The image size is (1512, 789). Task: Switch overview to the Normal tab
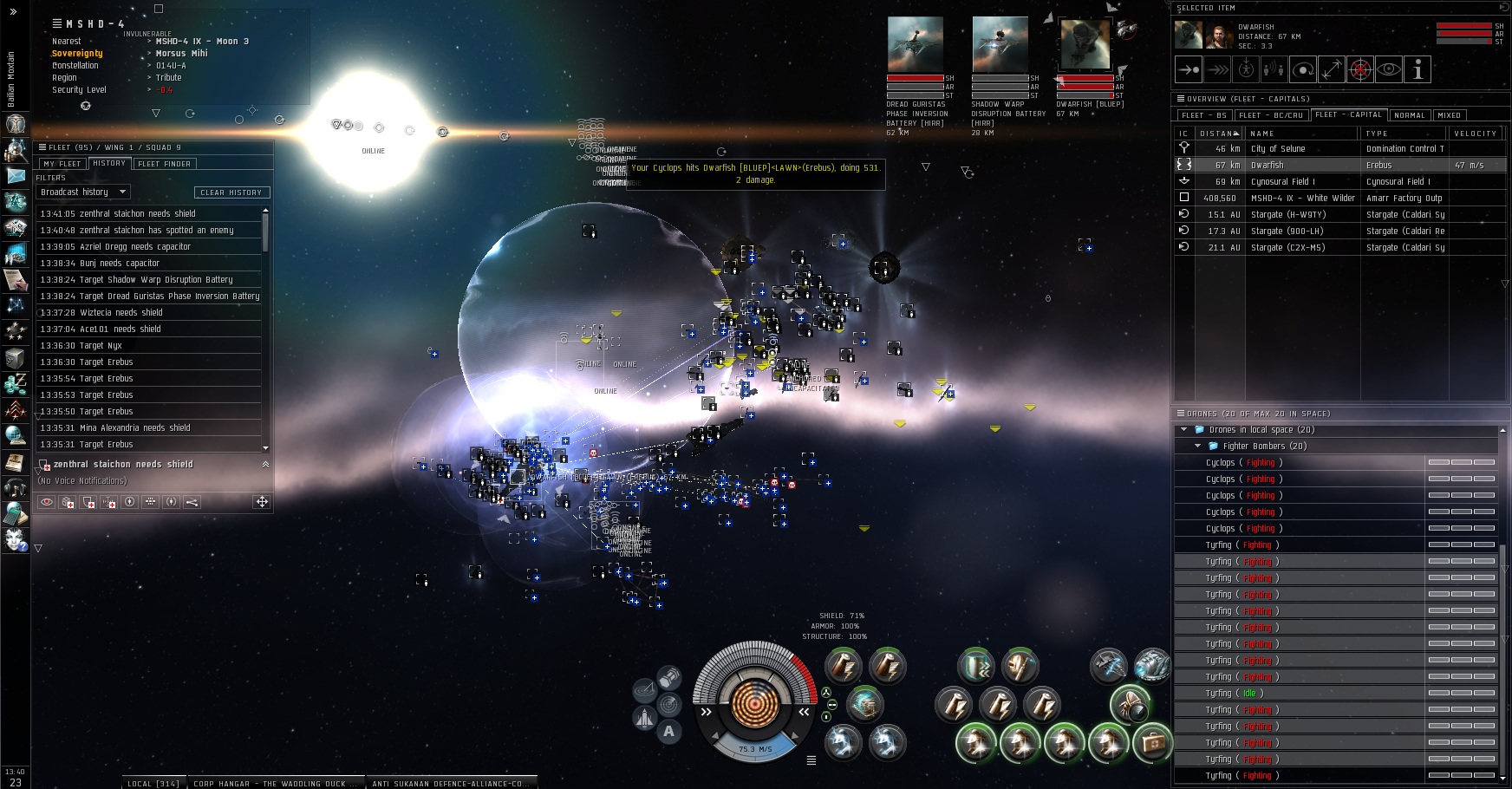pos(1410,115)
